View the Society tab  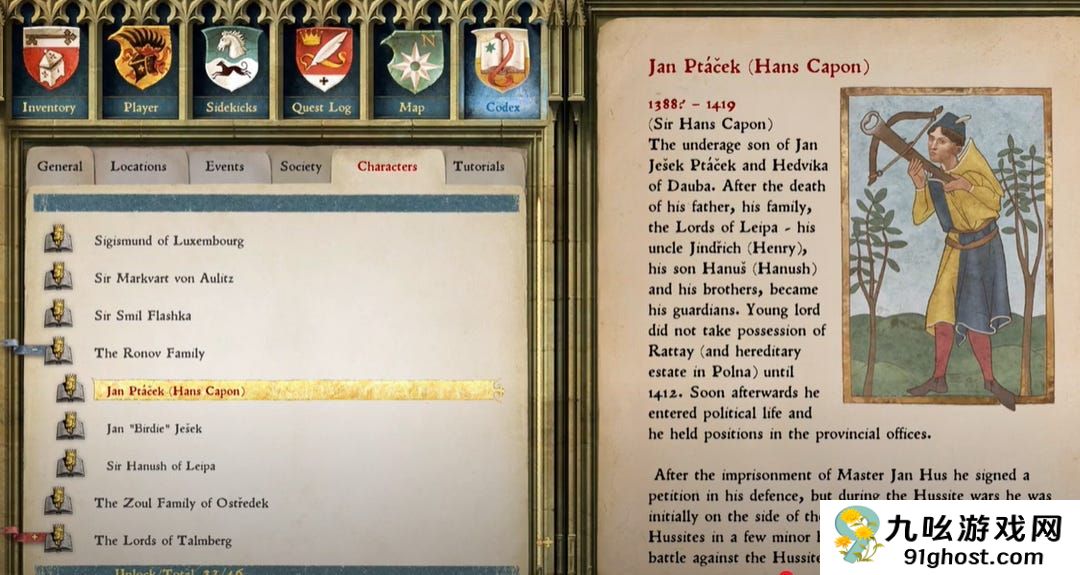tap(300, 166)
